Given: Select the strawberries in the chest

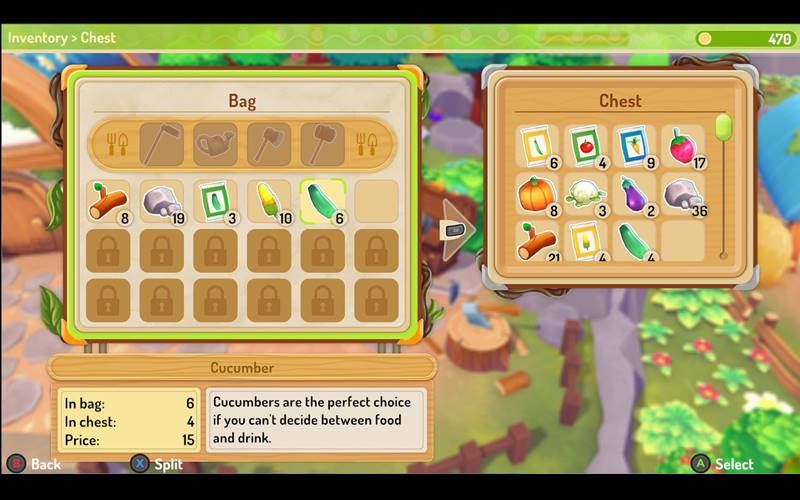Looking at the screenshot, I should (x=682, y=146).
